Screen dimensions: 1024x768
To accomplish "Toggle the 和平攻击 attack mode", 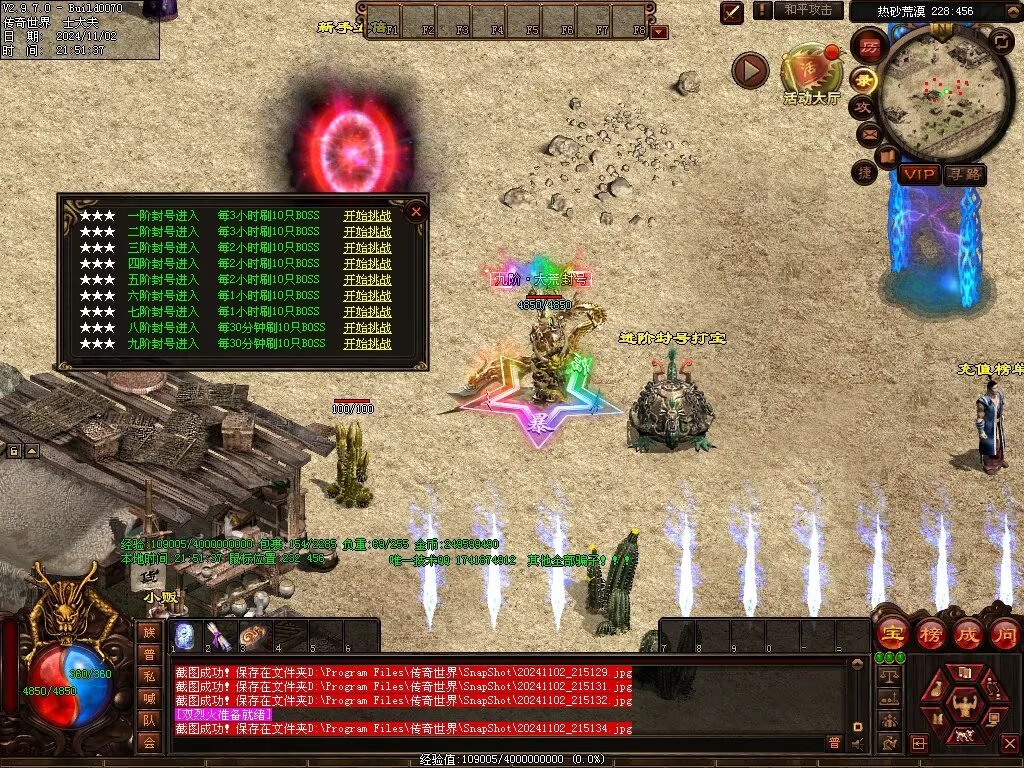I will coord(808,10).
